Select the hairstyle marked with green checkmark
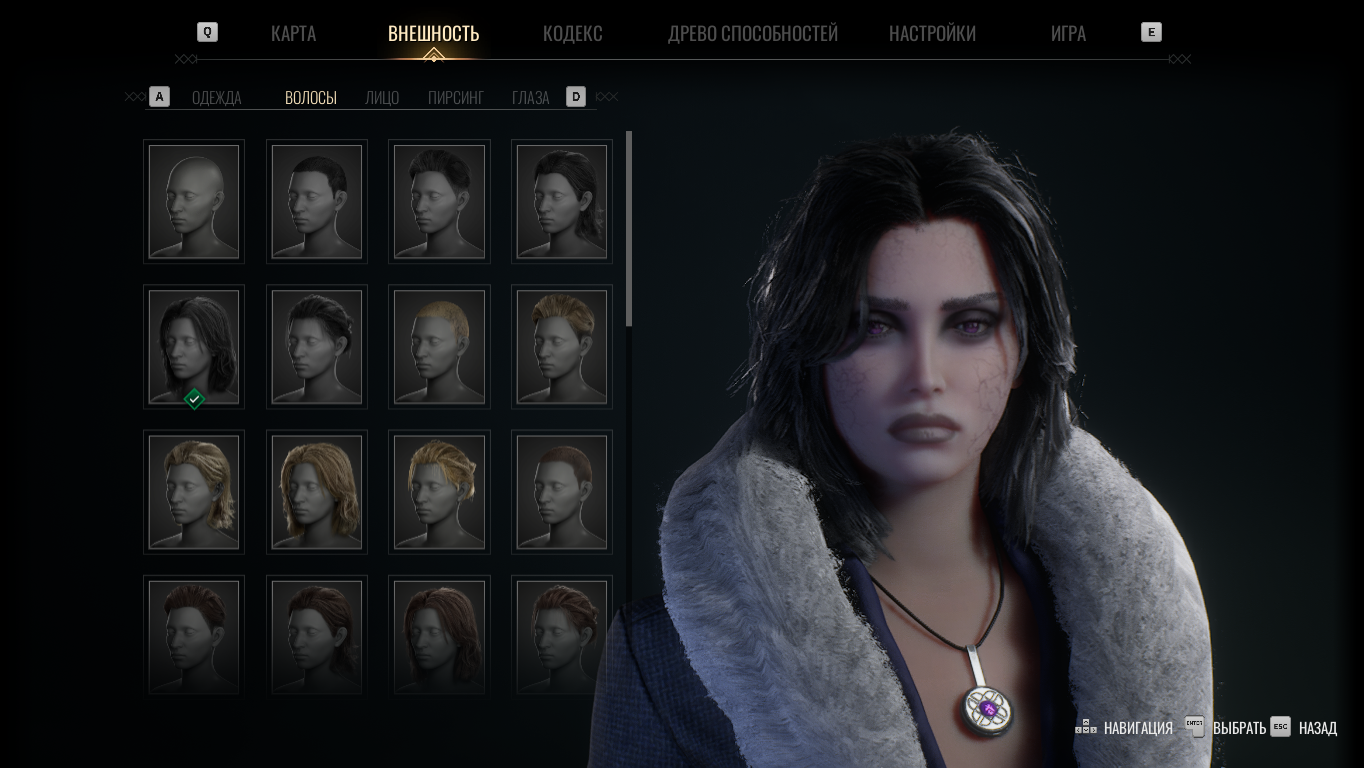Screen dimensions: 1364x768 click(194, 346)
